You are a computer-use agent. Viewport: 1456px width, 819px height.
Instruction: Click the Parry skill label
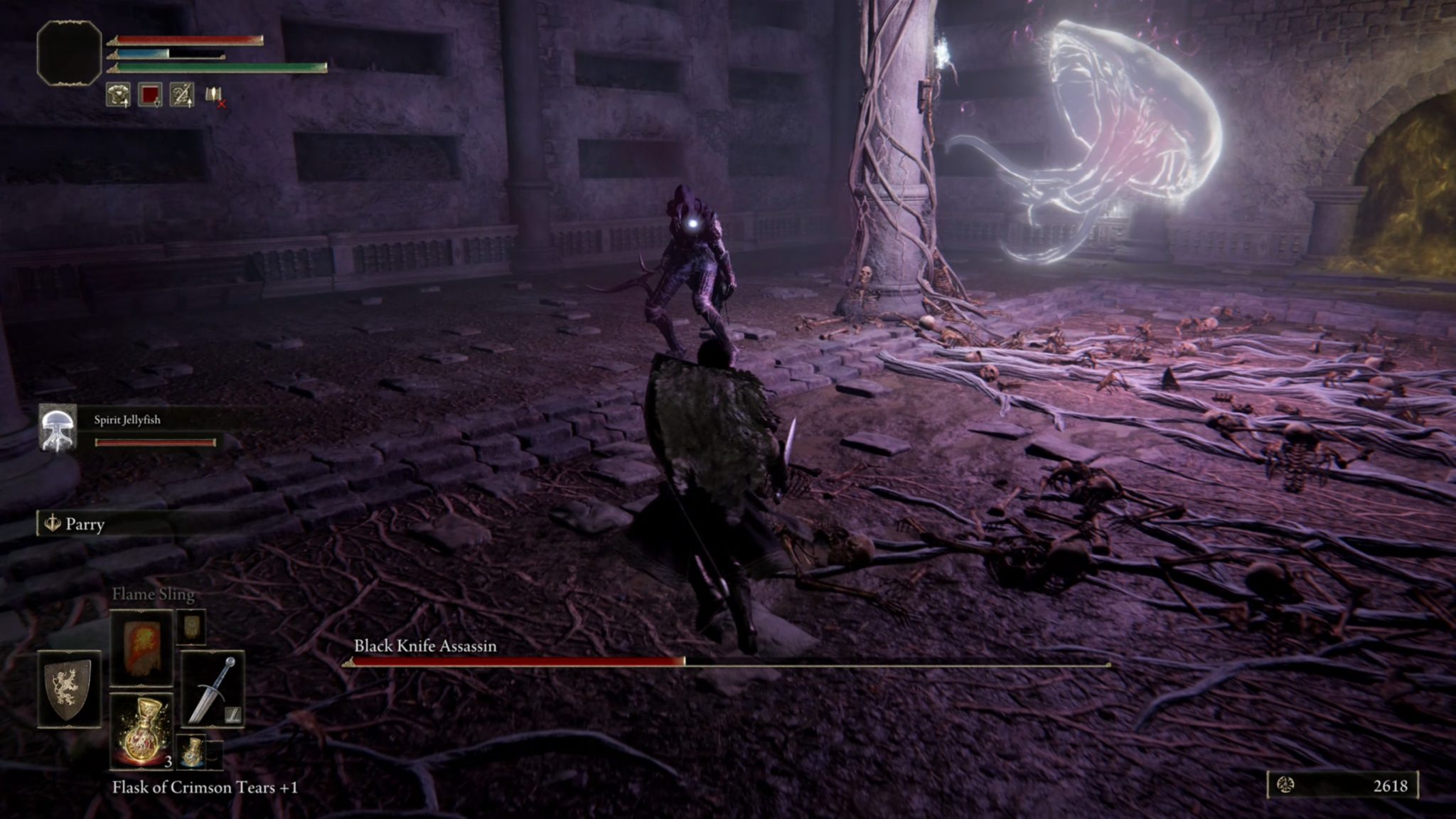point(85,525)
